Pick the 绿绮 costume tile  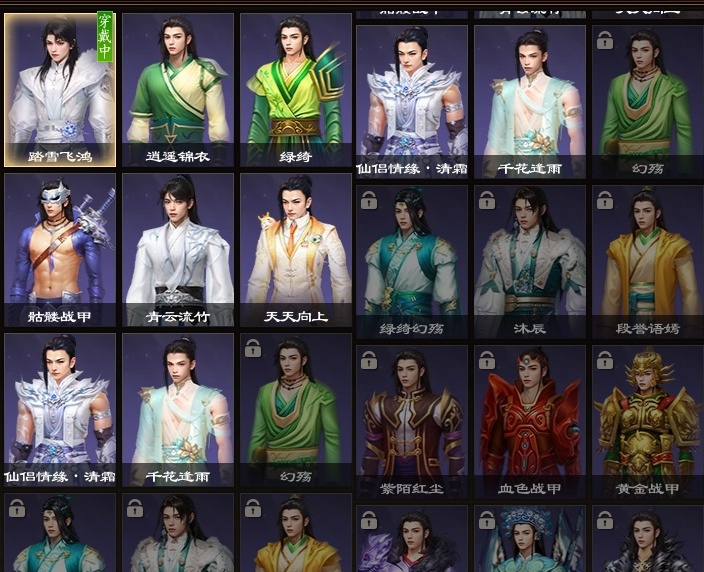(x=296, y=90)
